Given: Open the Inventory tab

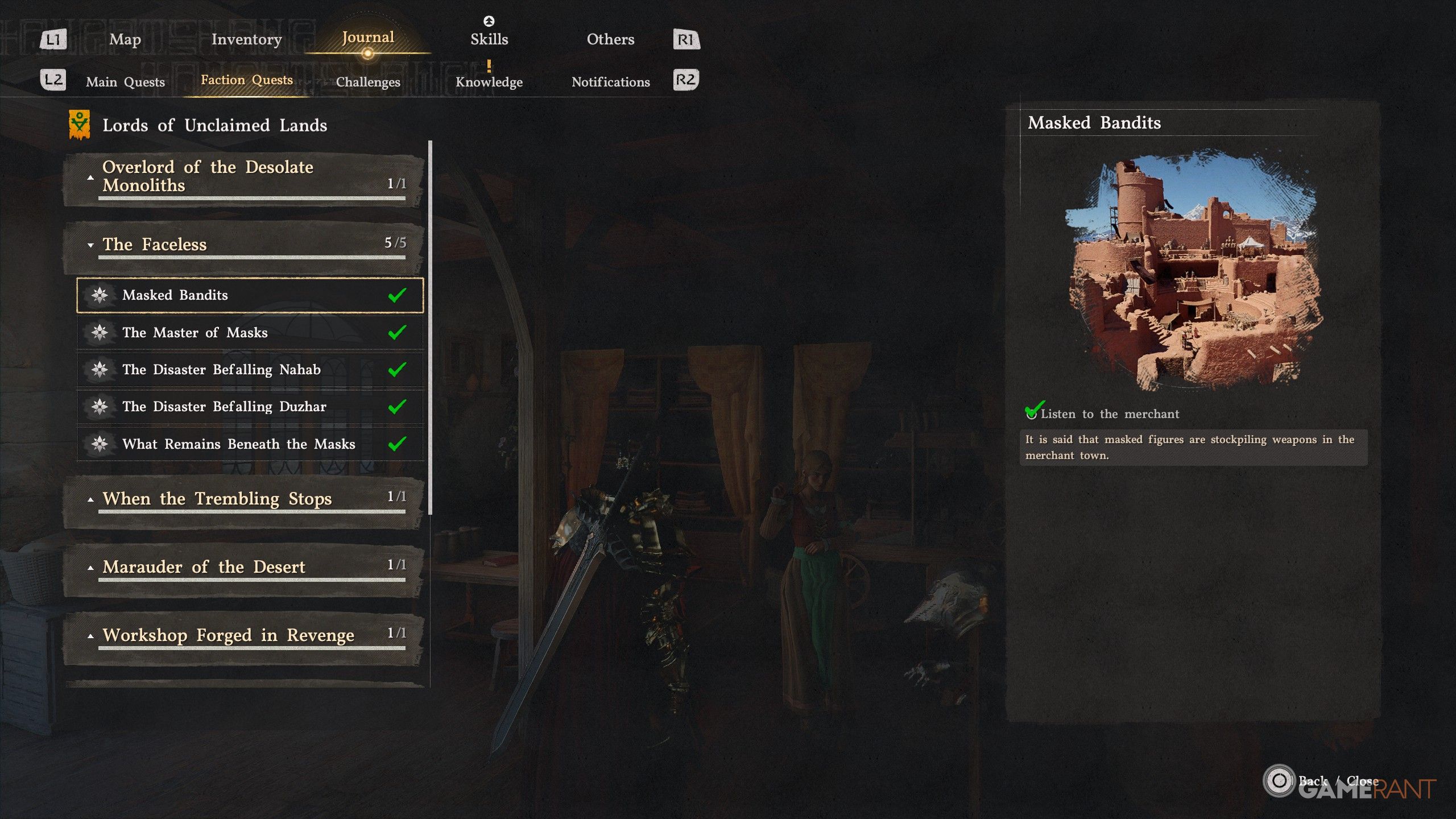Looking at the screenshot, I should point(246,39).
